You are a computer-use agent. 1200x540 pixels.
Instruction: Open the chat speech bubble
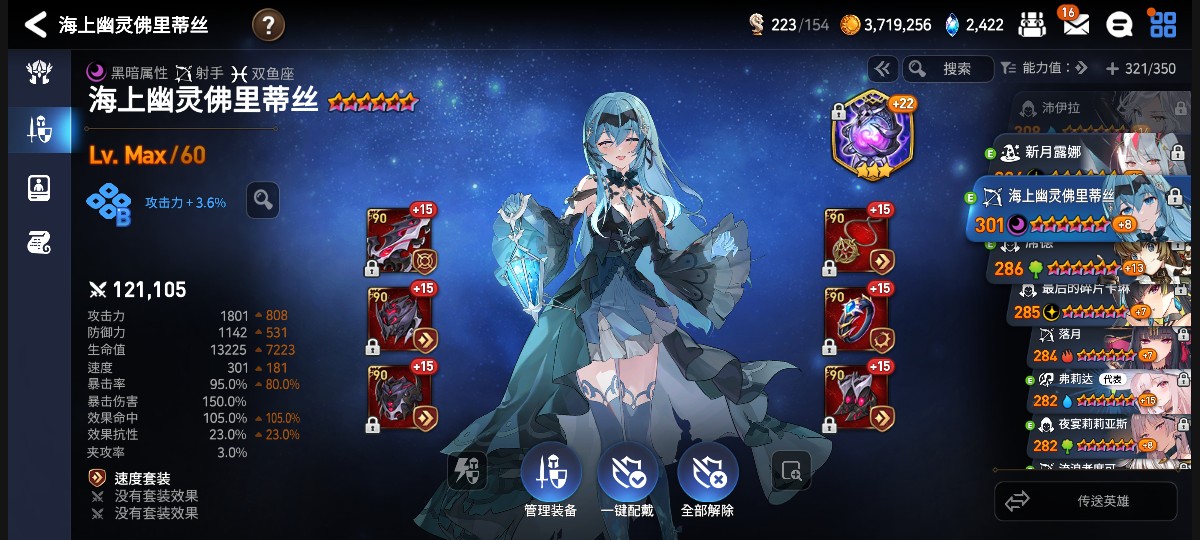click(1118, 25)
